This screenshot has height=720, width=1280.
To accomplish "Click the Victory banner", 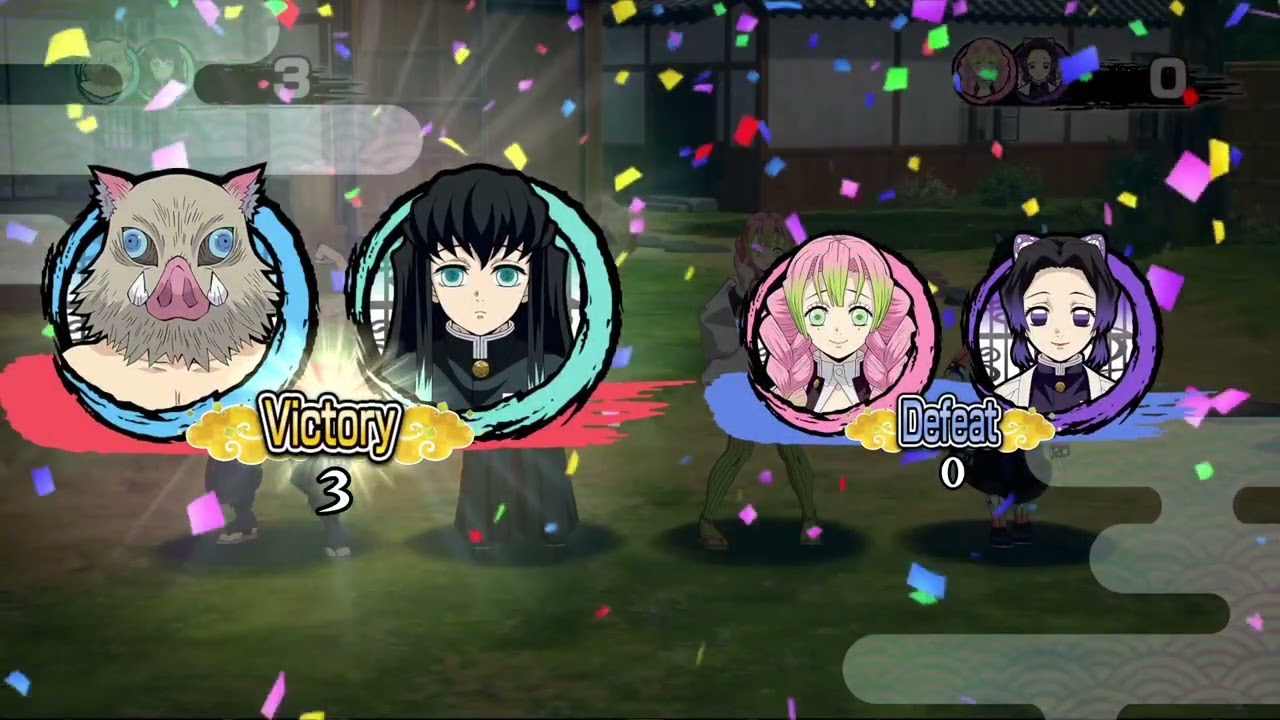I will (x=330, y=425).
